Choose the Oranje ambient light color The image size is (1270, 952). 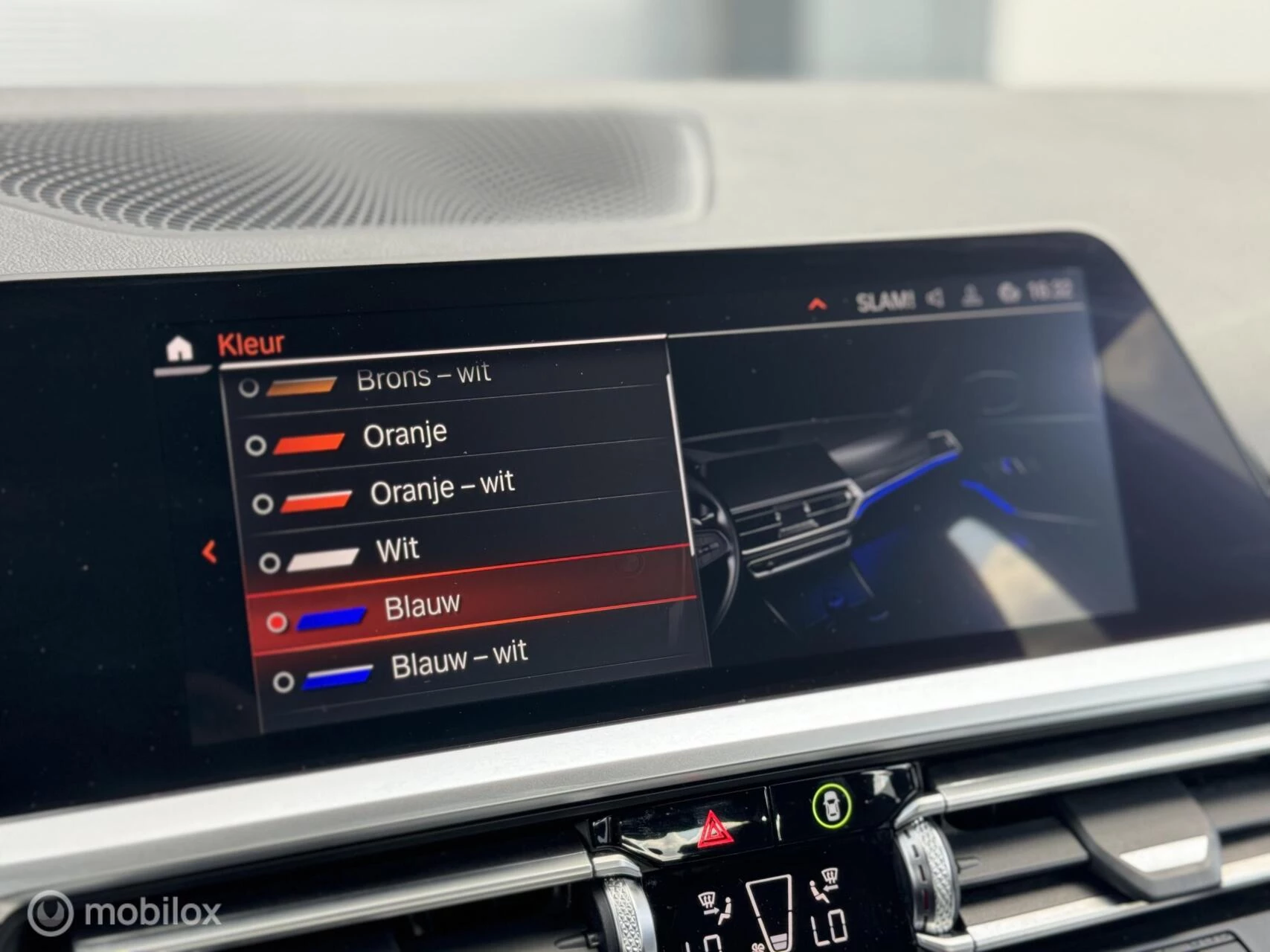pos(405,434)
